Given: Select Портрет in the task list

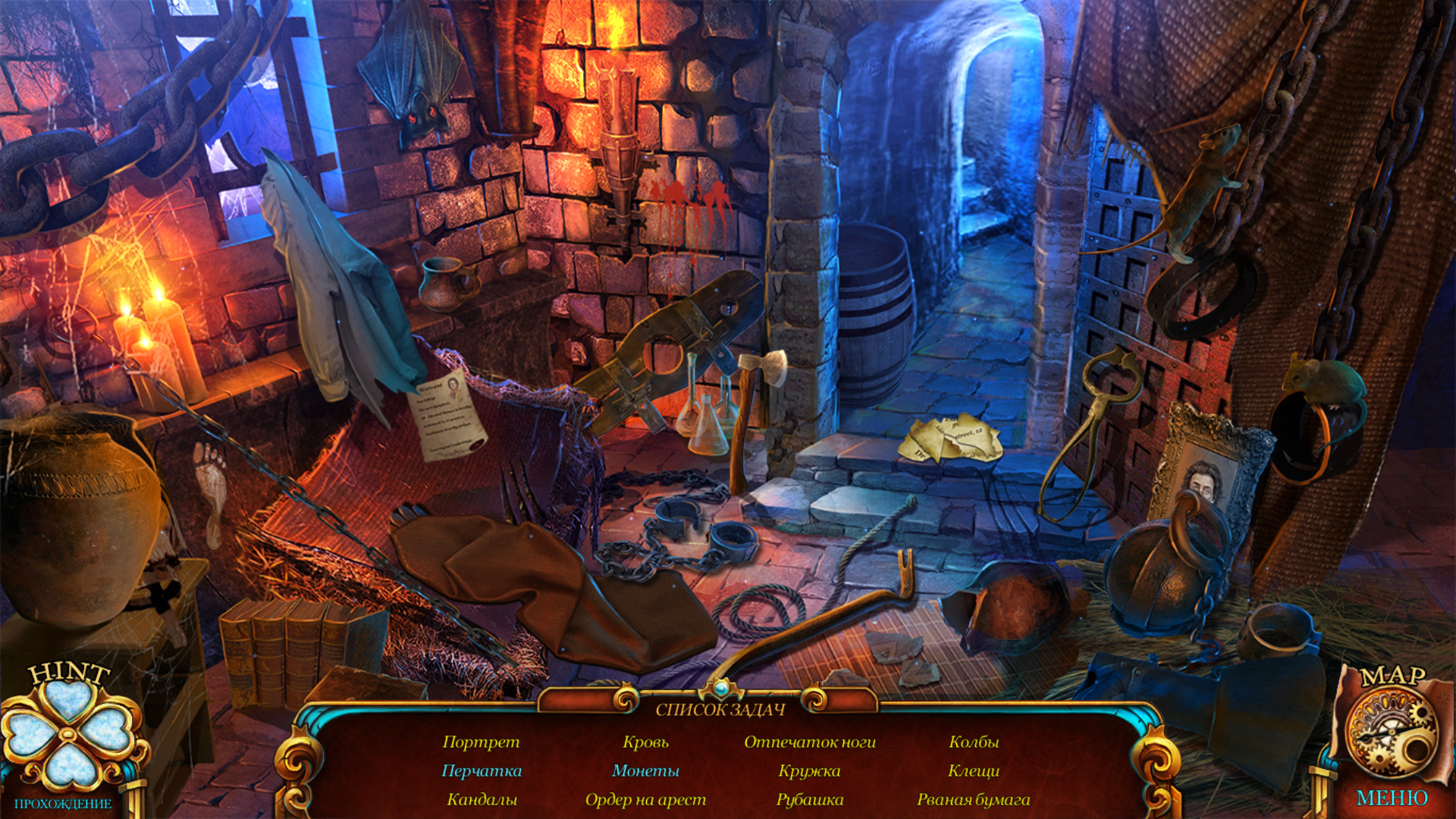Looking at the screenshot, I should (x=481, y=742).
